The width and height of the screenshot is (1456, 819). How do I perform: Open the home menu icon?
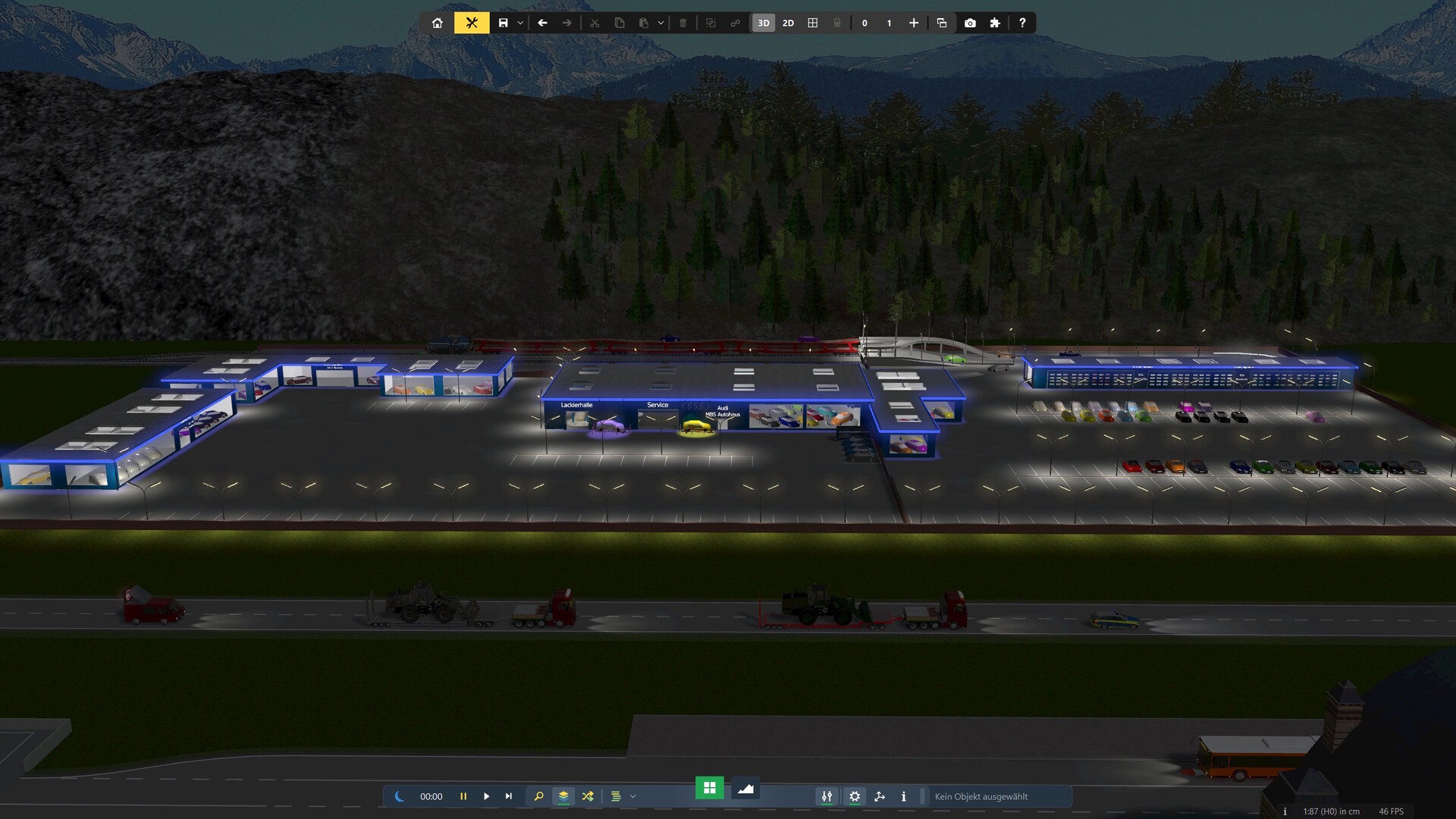coord(438,23)
